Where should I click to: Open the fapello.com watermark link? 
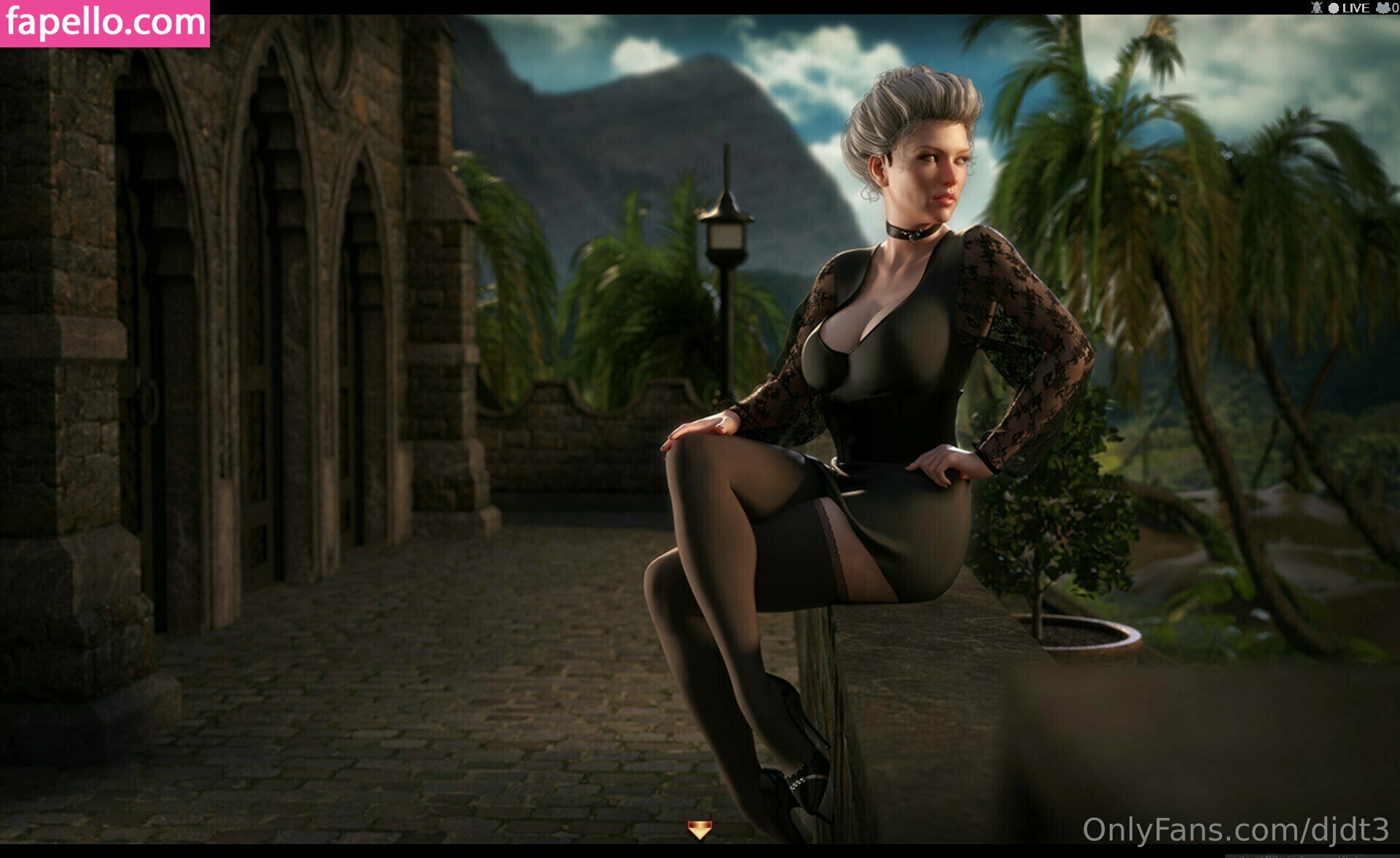click(x=105, y=23)
